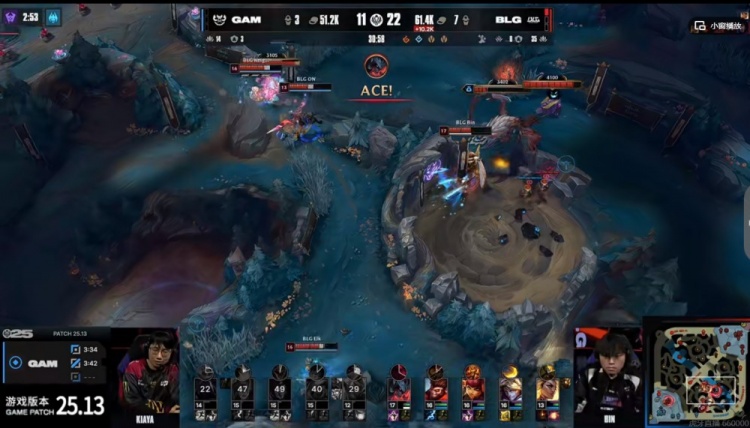Image resolution: width=750 pixels, height=428 pixels.
Task: Click the BLG team name in the scoreboard
Action: click(x=507, y=19)
